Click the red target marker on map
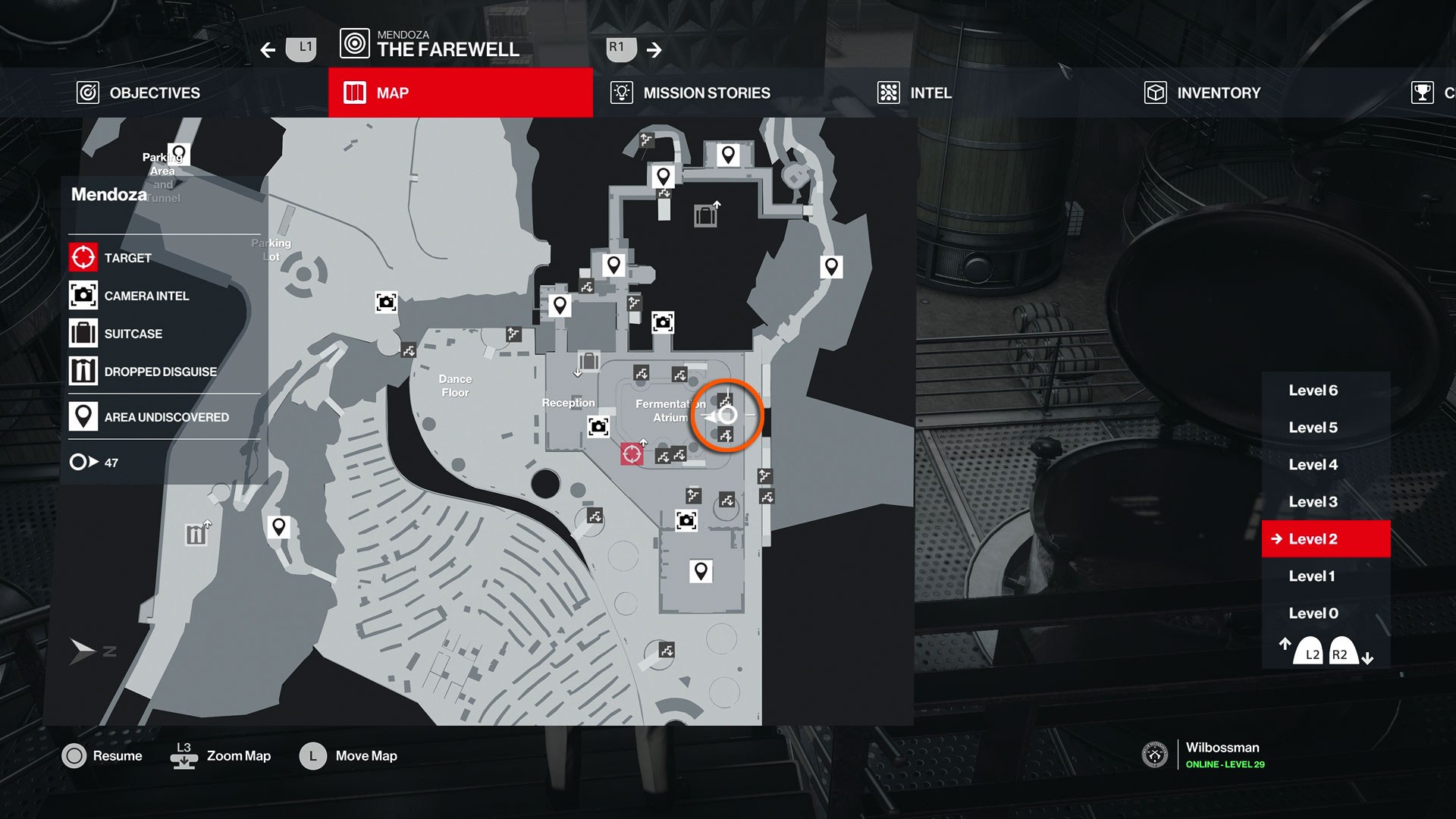Viewport: 1456px width, 819px height. click(x=631, y=453)
